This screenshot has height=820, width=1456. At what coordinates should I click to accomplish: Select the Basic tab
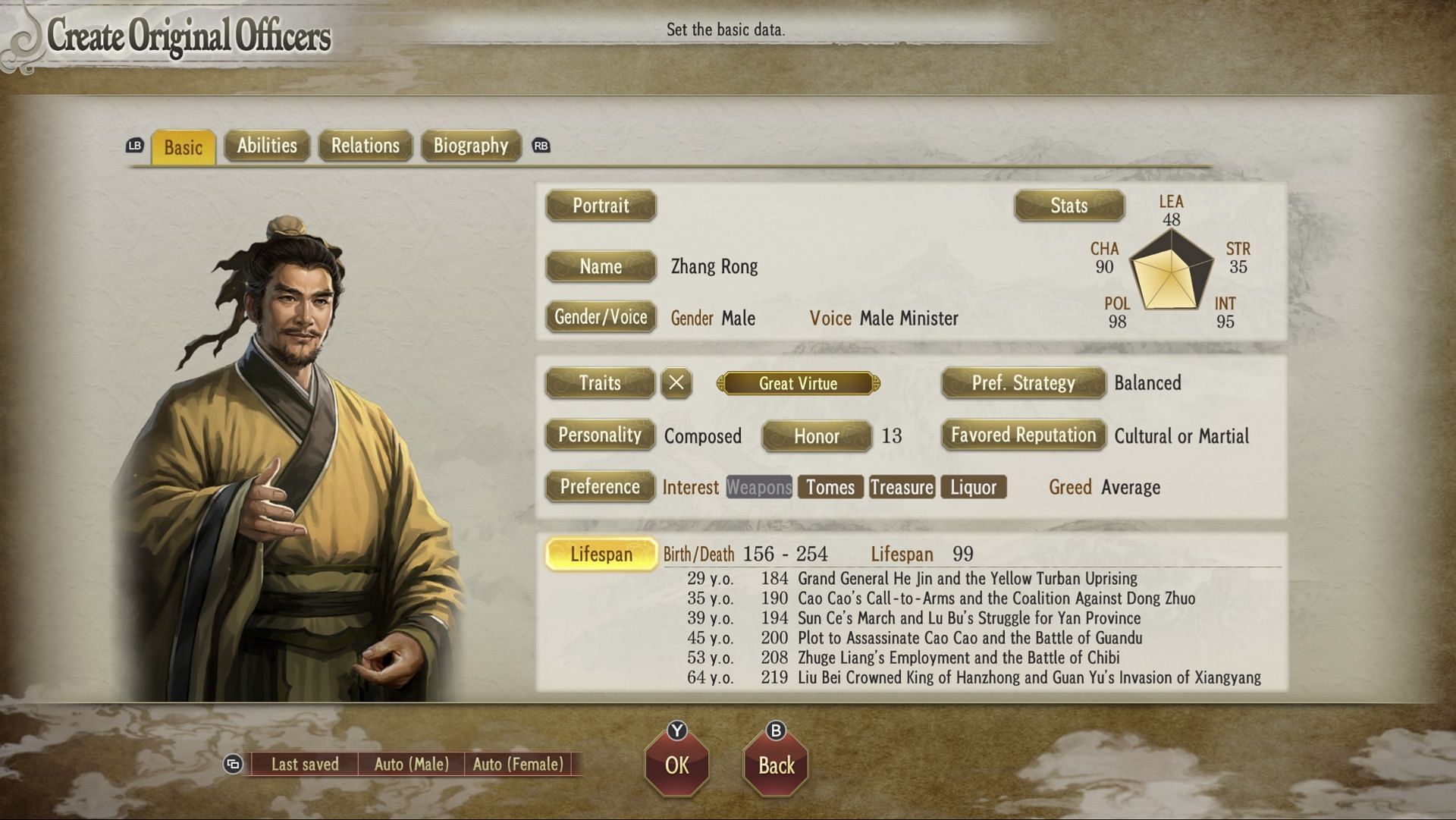(x=184, y=147)
